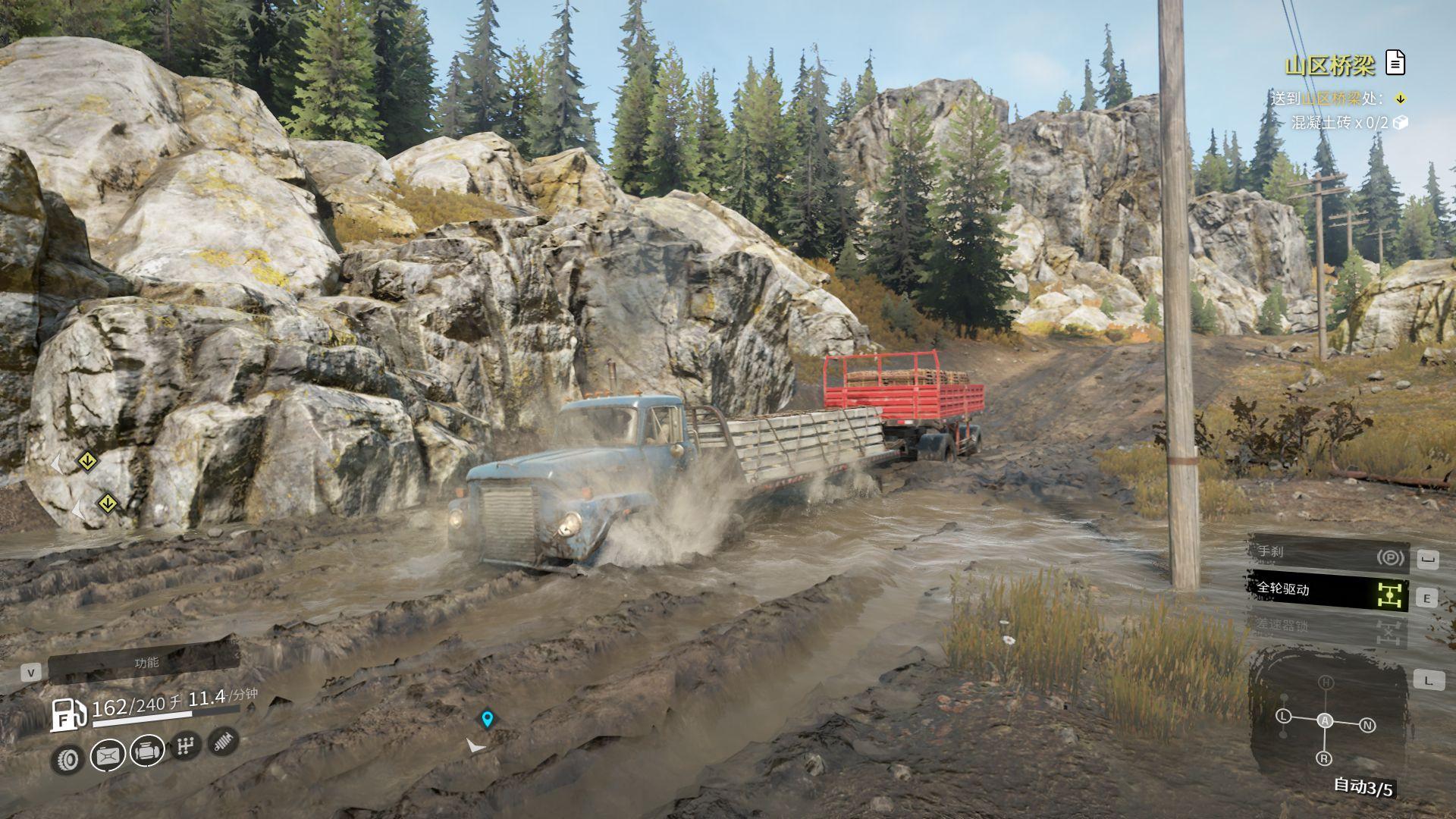Click the engine damage status icon
Image resolution: width=1456 pixels, height=819 pixels.
pyautogui.click(x=148, y=752)
